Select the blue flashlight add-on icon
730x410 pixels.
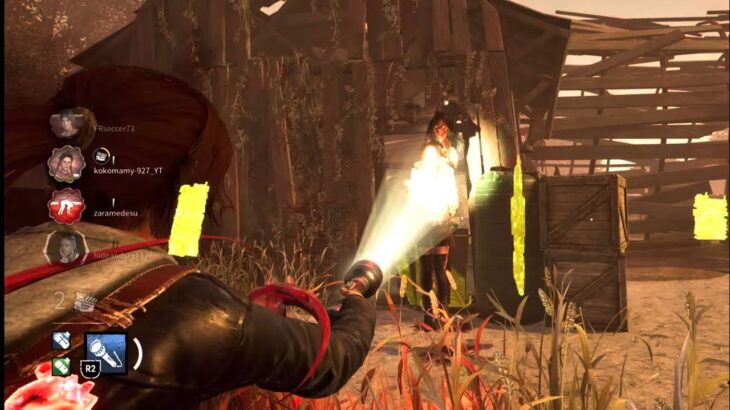pos(61,340)
